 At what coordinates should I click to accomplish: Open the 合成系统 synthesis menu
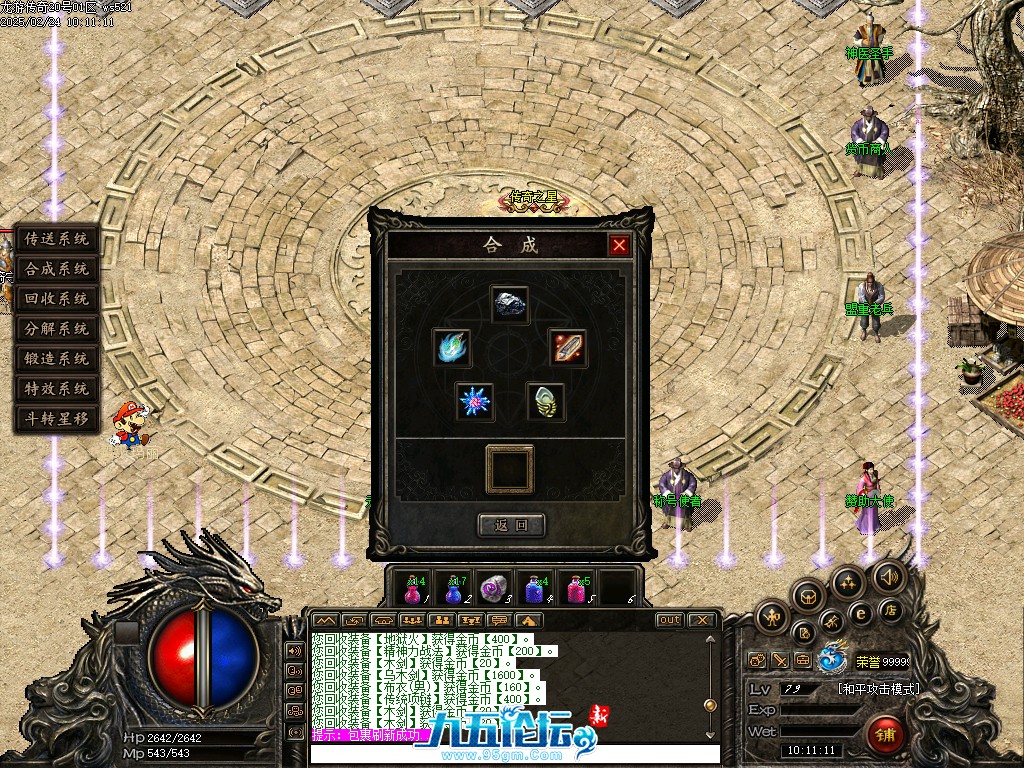point(57,269)
